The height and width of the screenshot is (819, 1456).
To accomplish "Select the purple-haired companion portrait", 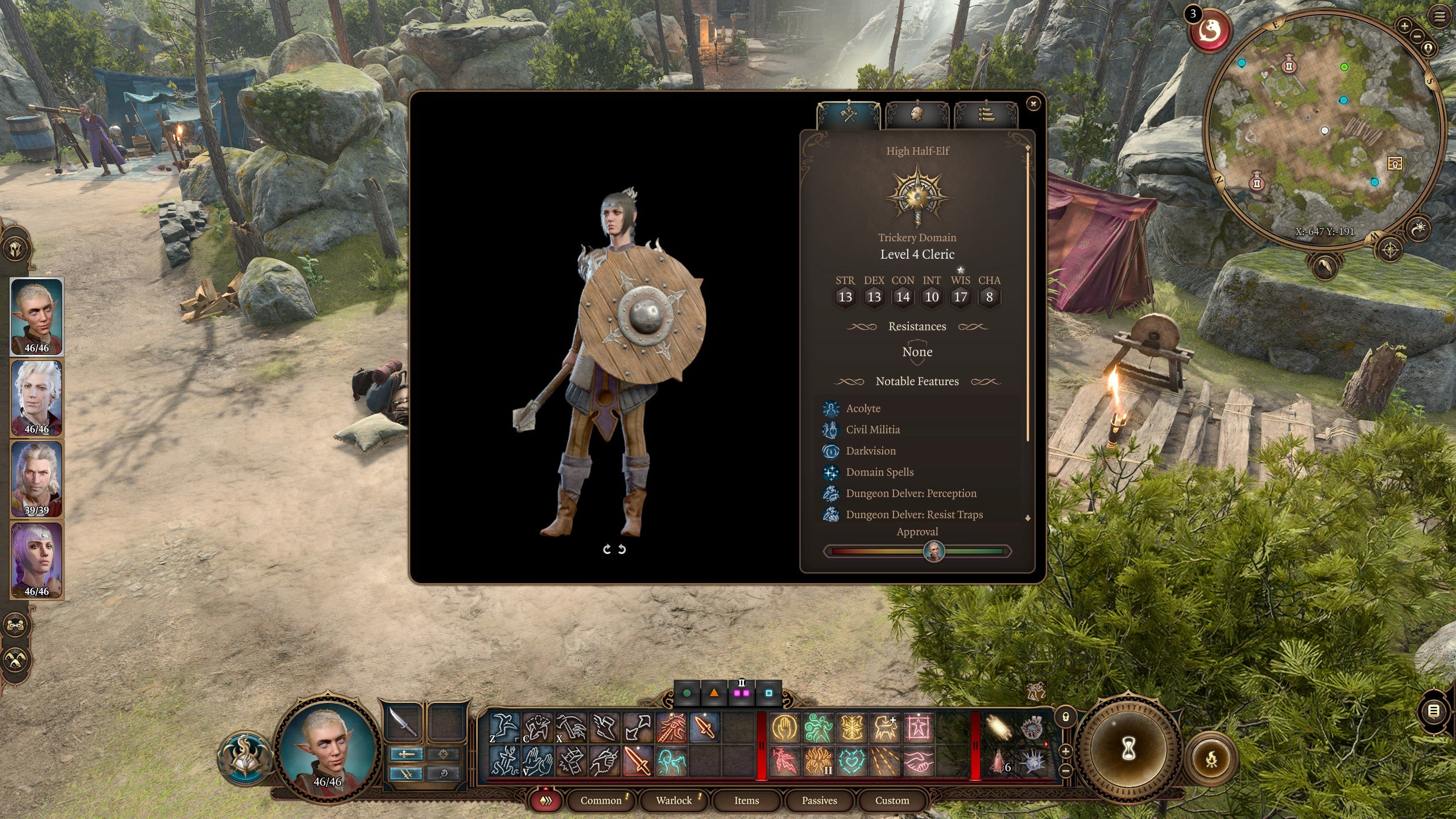I will (x=37, y=560).
